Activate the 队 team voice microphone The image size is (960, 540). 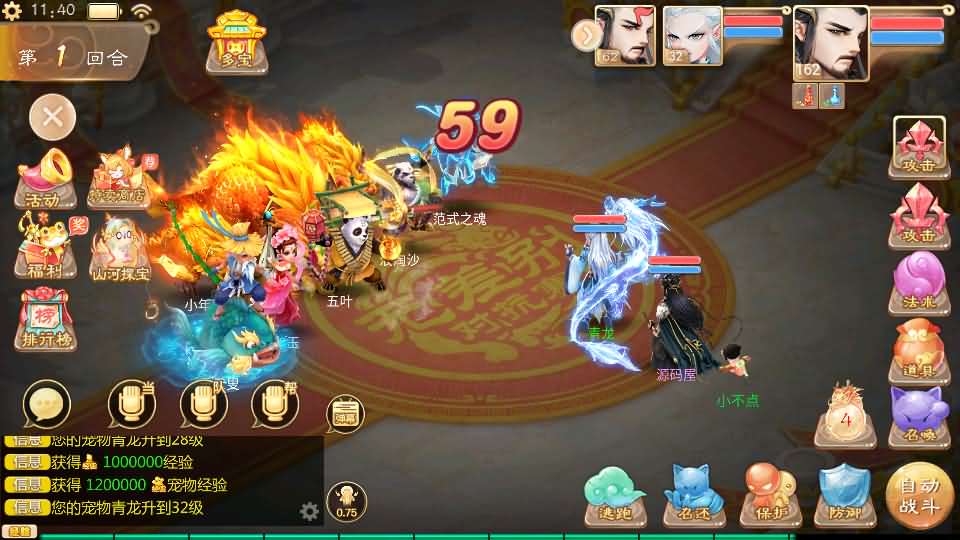click(x=204, y=404)
